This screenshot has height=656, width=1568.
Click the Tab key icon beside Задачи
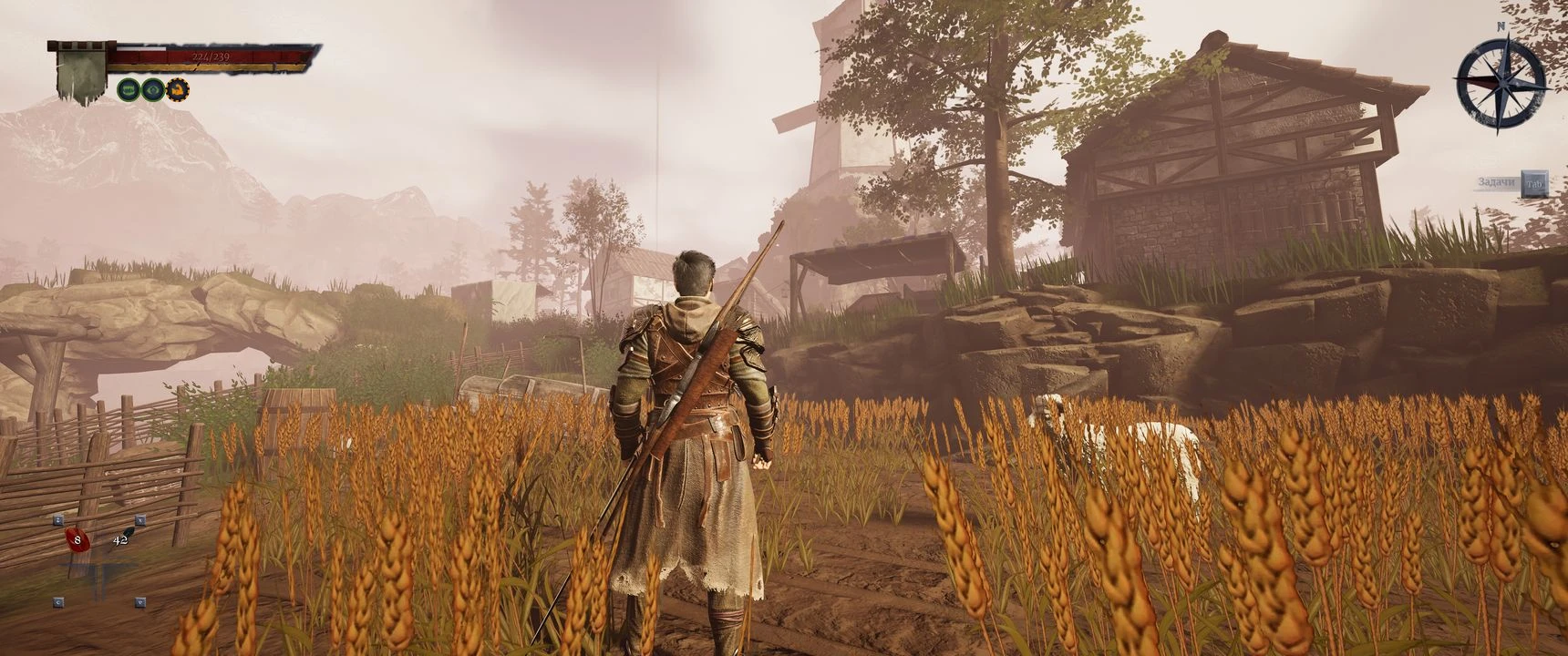(x=1534, y=184)
